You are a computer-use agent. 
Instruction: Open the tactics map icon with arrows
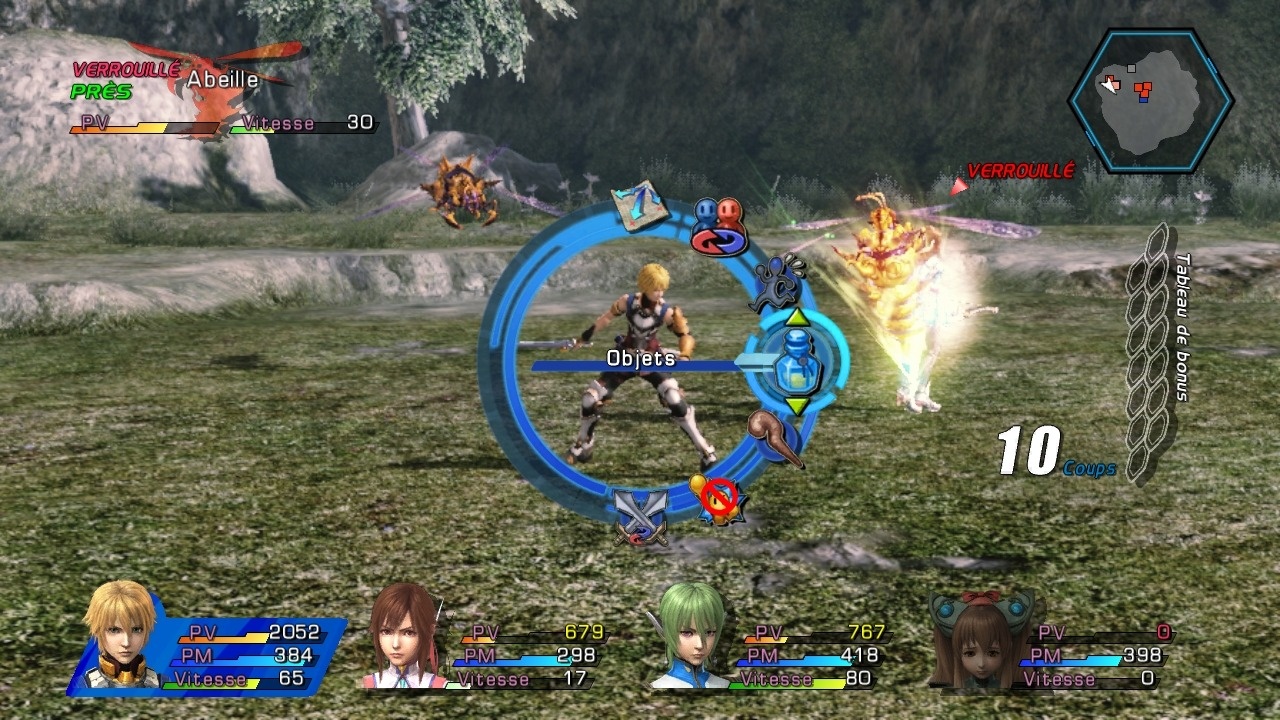point(640,205)
